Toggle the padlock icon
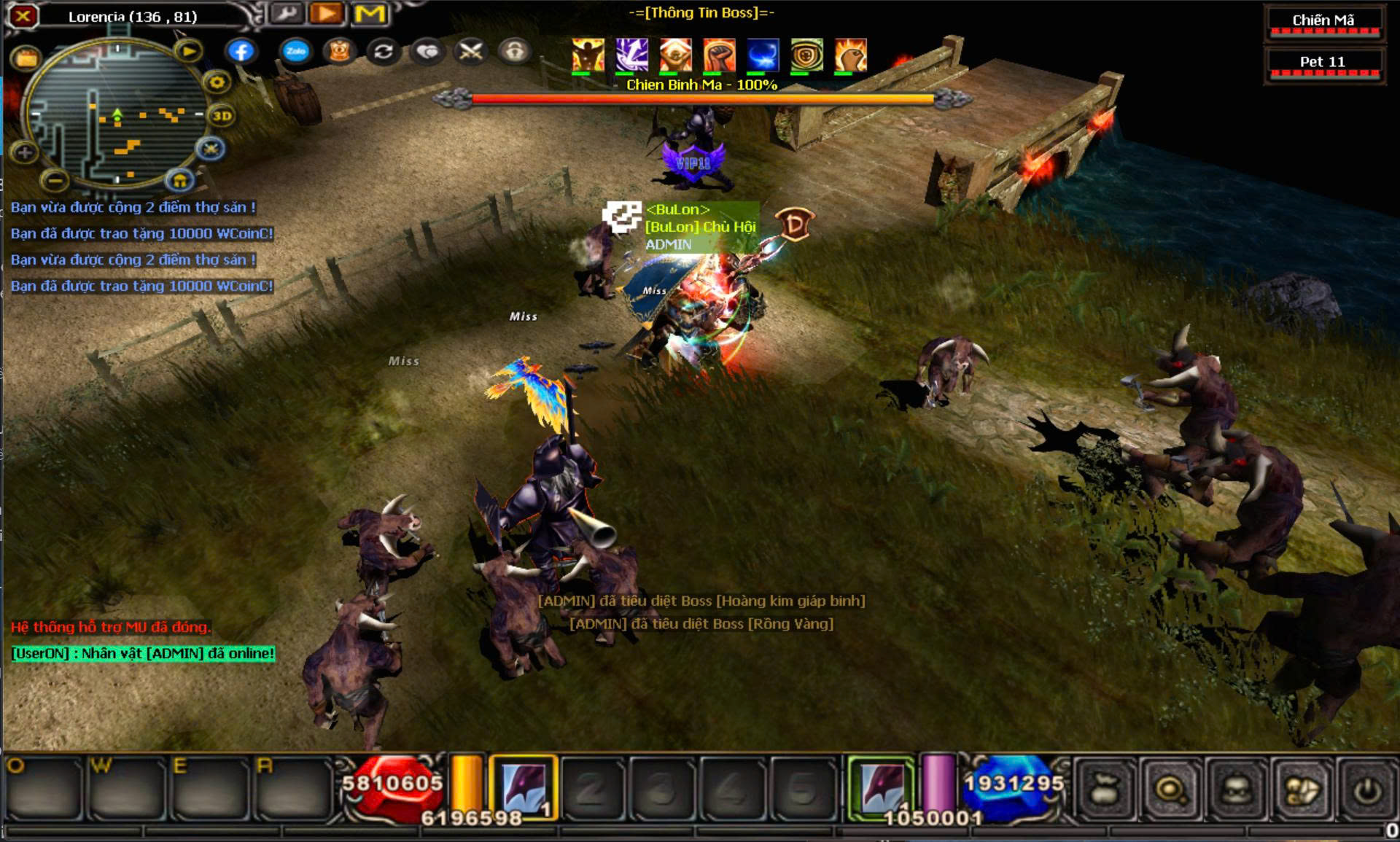1400x842 pixels. (x=515, y=51)
